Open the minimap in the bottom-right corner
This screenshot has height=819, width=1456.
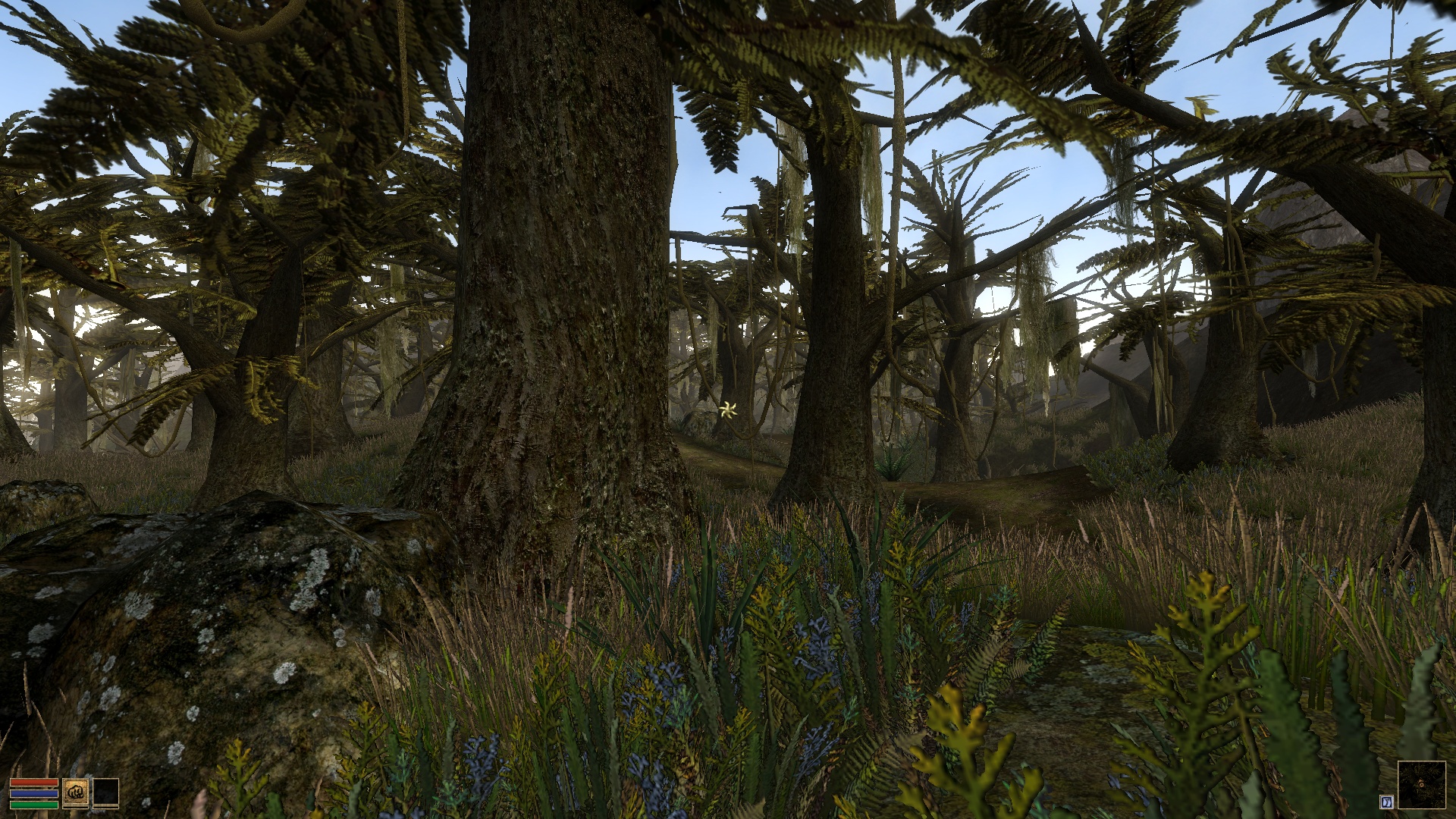pos(1423,785)
